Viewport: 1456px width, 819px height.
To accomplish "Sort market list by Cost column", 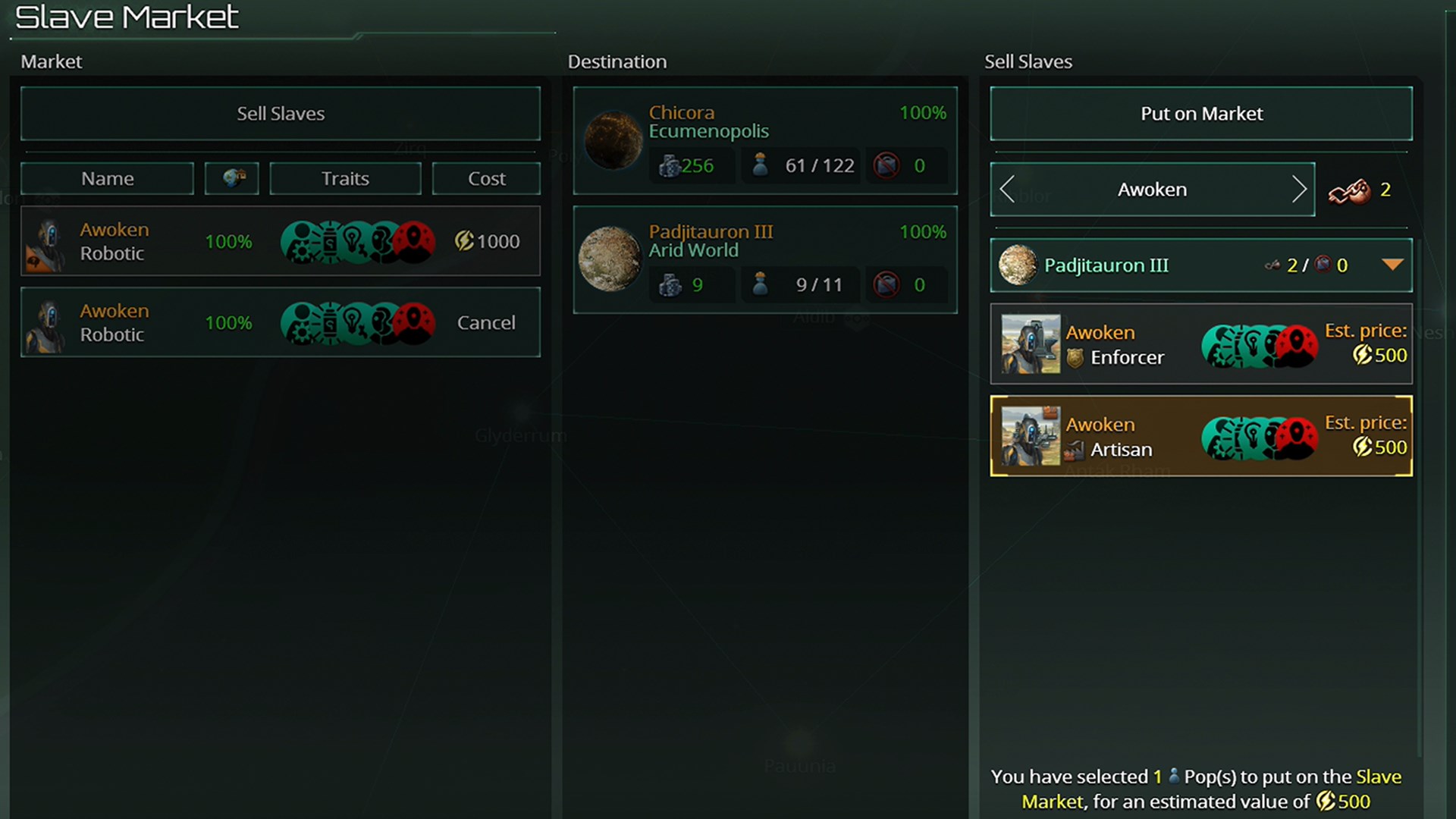I will click(486, 179).
